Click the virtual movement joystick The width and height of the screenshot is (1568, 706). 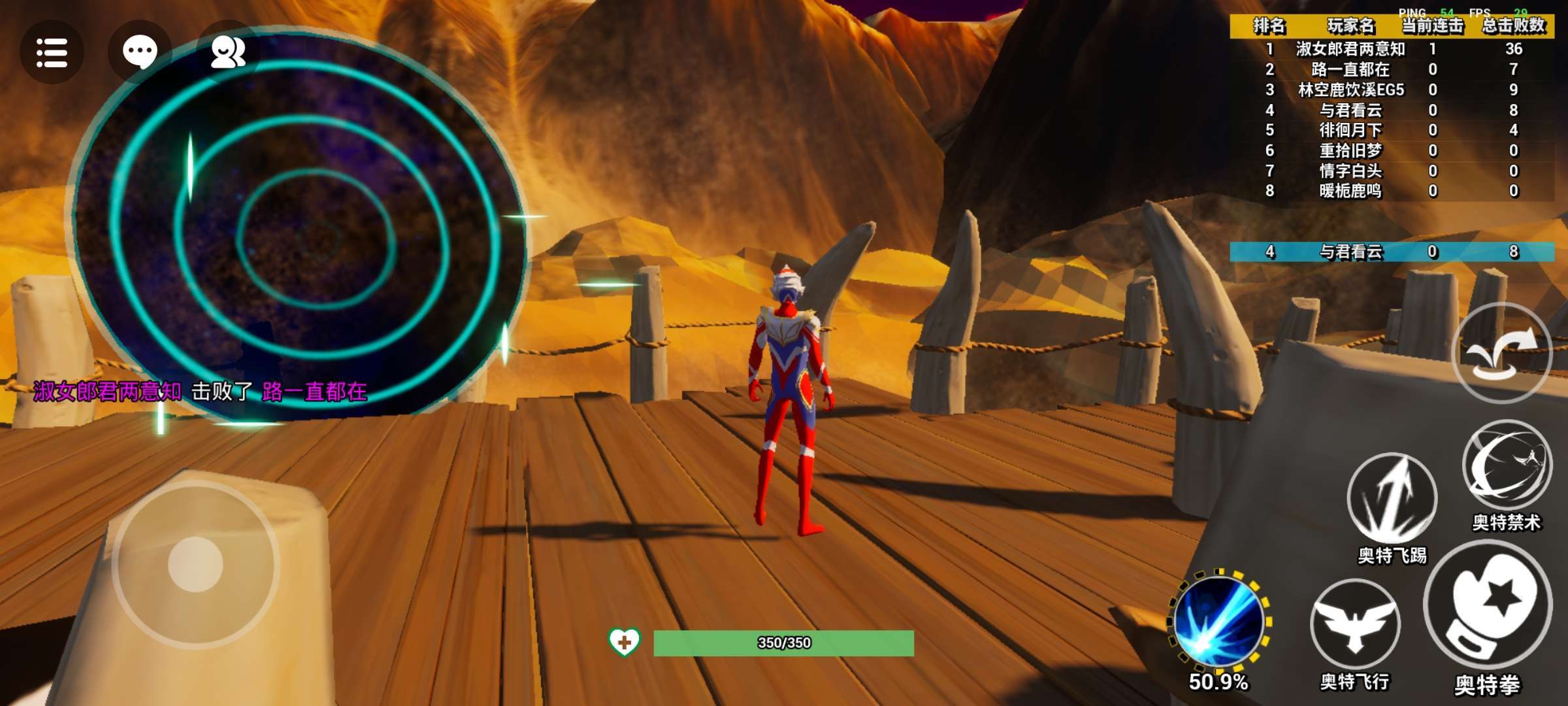195,564
